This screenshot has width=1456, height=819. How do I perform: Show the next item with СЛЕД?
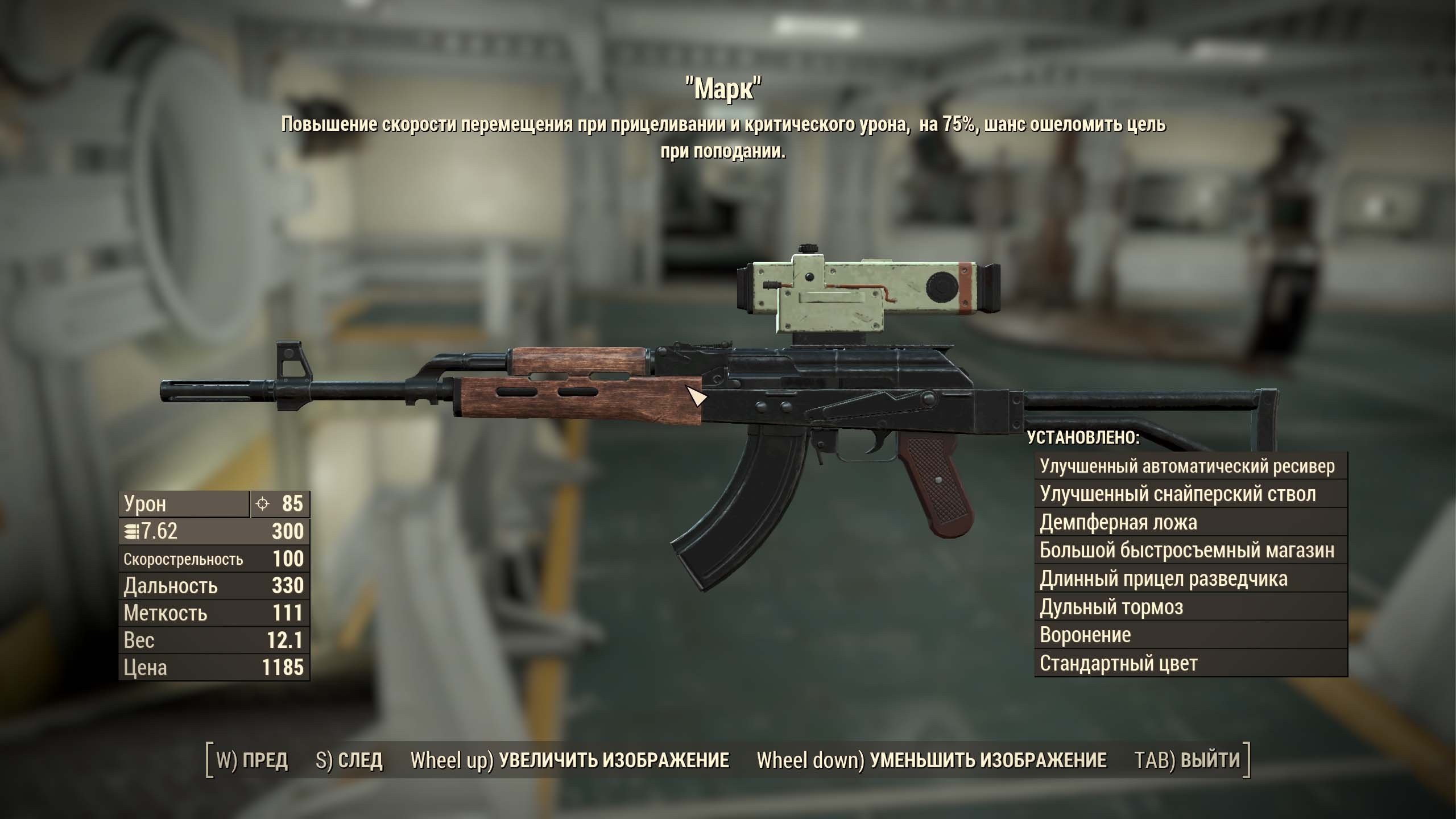349,760
